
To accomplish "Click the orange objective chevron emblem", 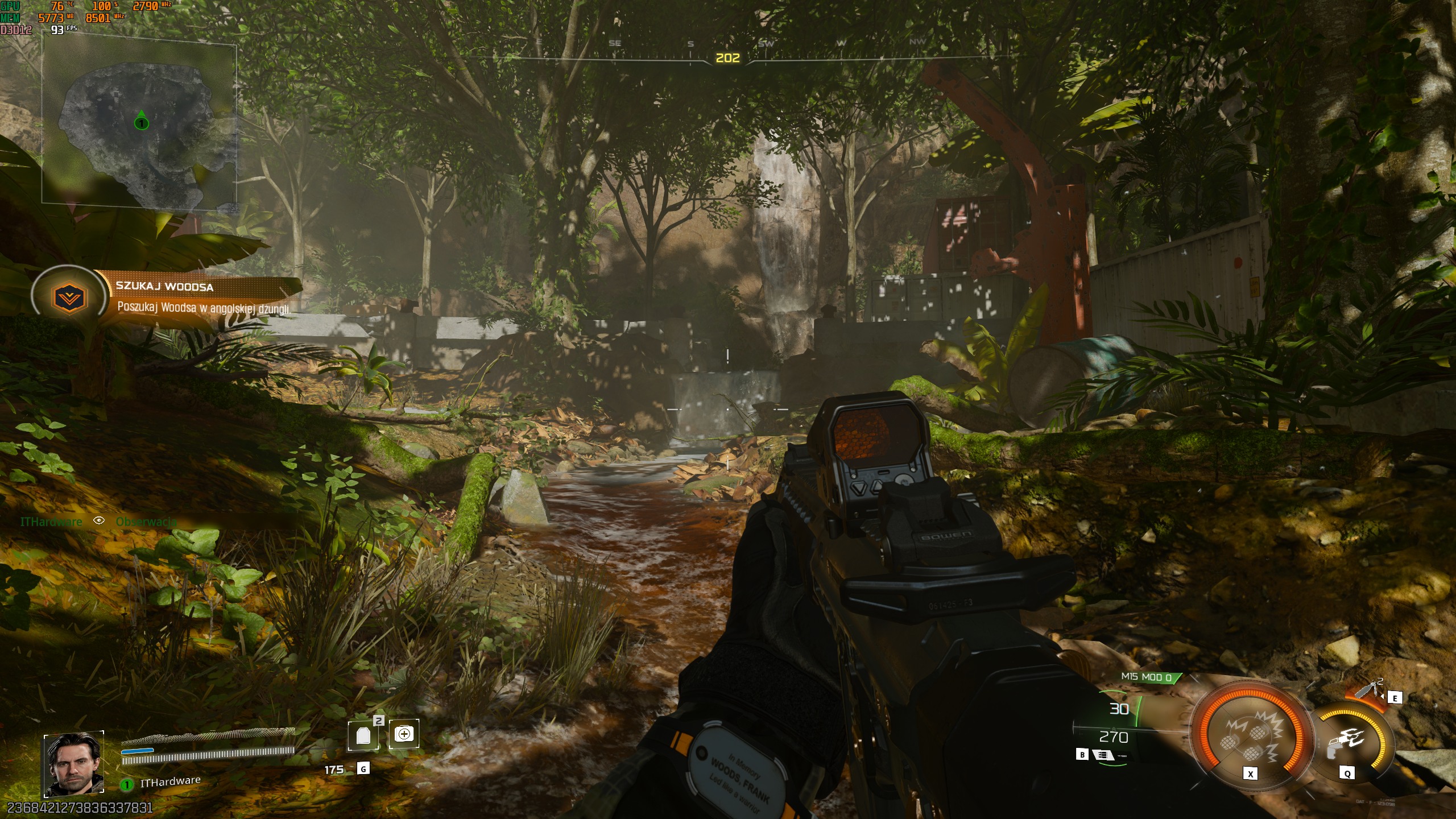I will tap(69, 297).
